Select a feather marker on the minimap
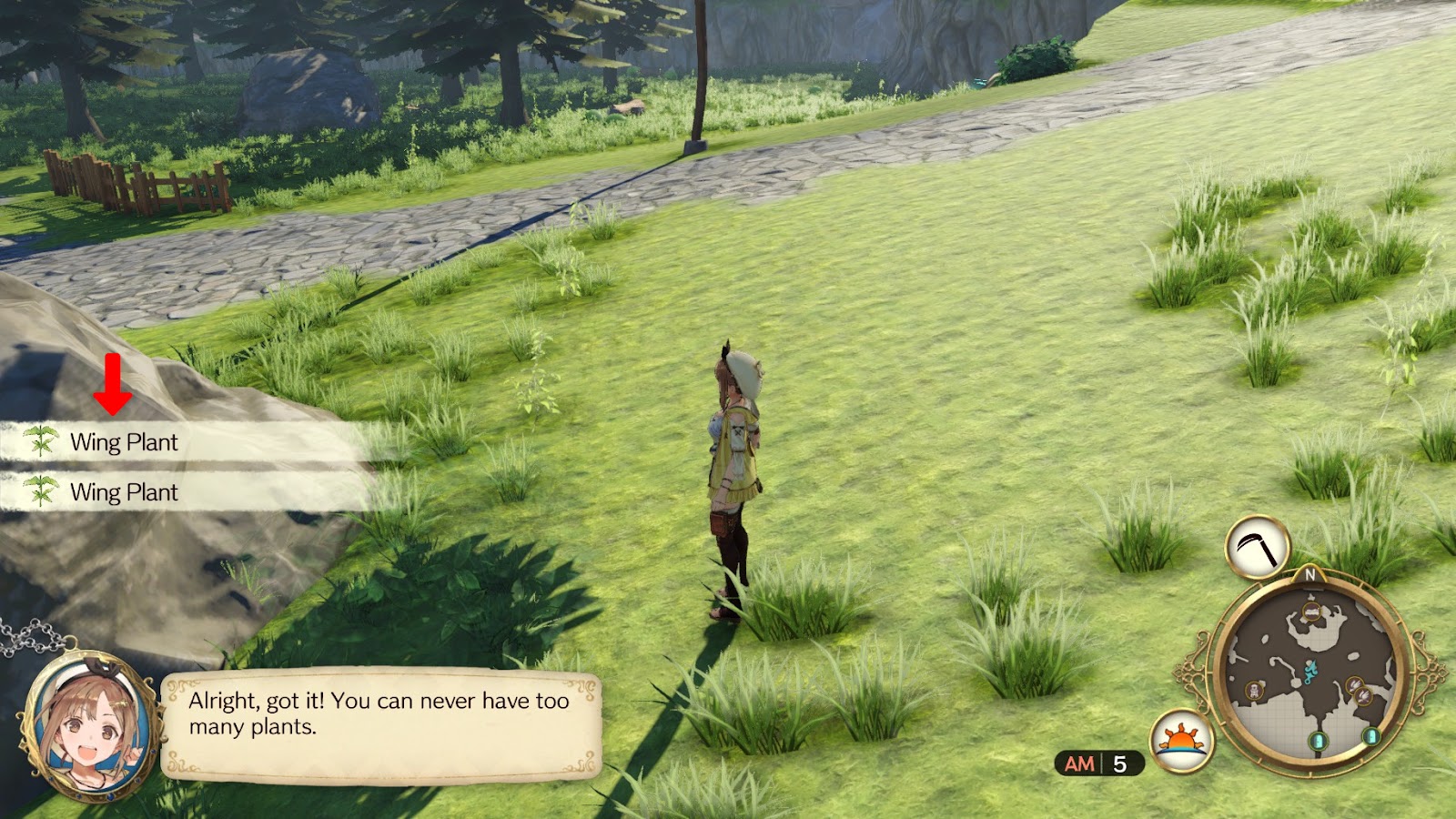The width and height of the screenshot is (1456, 819). 1356,685
